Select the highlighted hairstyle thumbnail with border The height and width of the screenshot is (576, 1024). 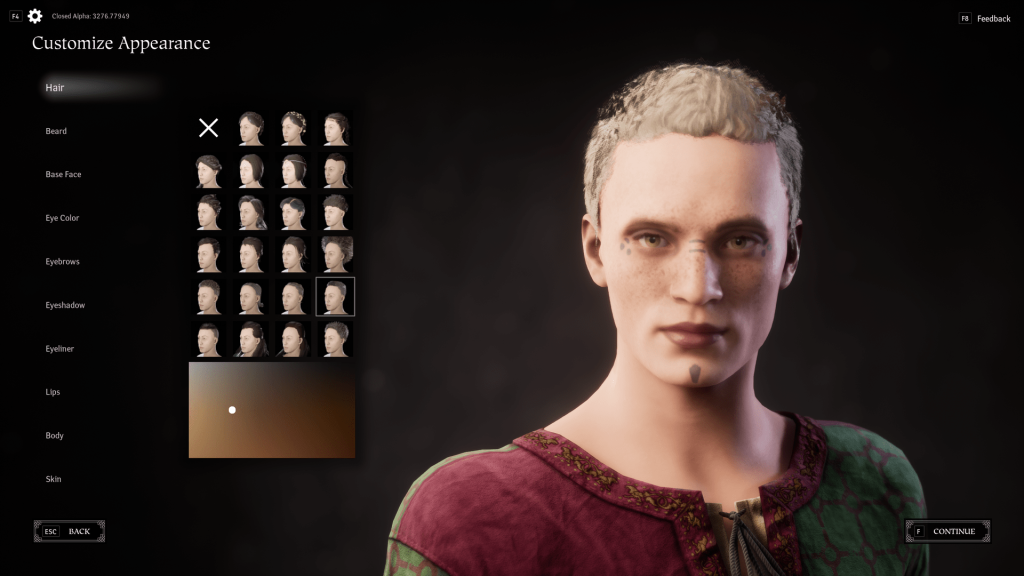(x=335, y=296)
